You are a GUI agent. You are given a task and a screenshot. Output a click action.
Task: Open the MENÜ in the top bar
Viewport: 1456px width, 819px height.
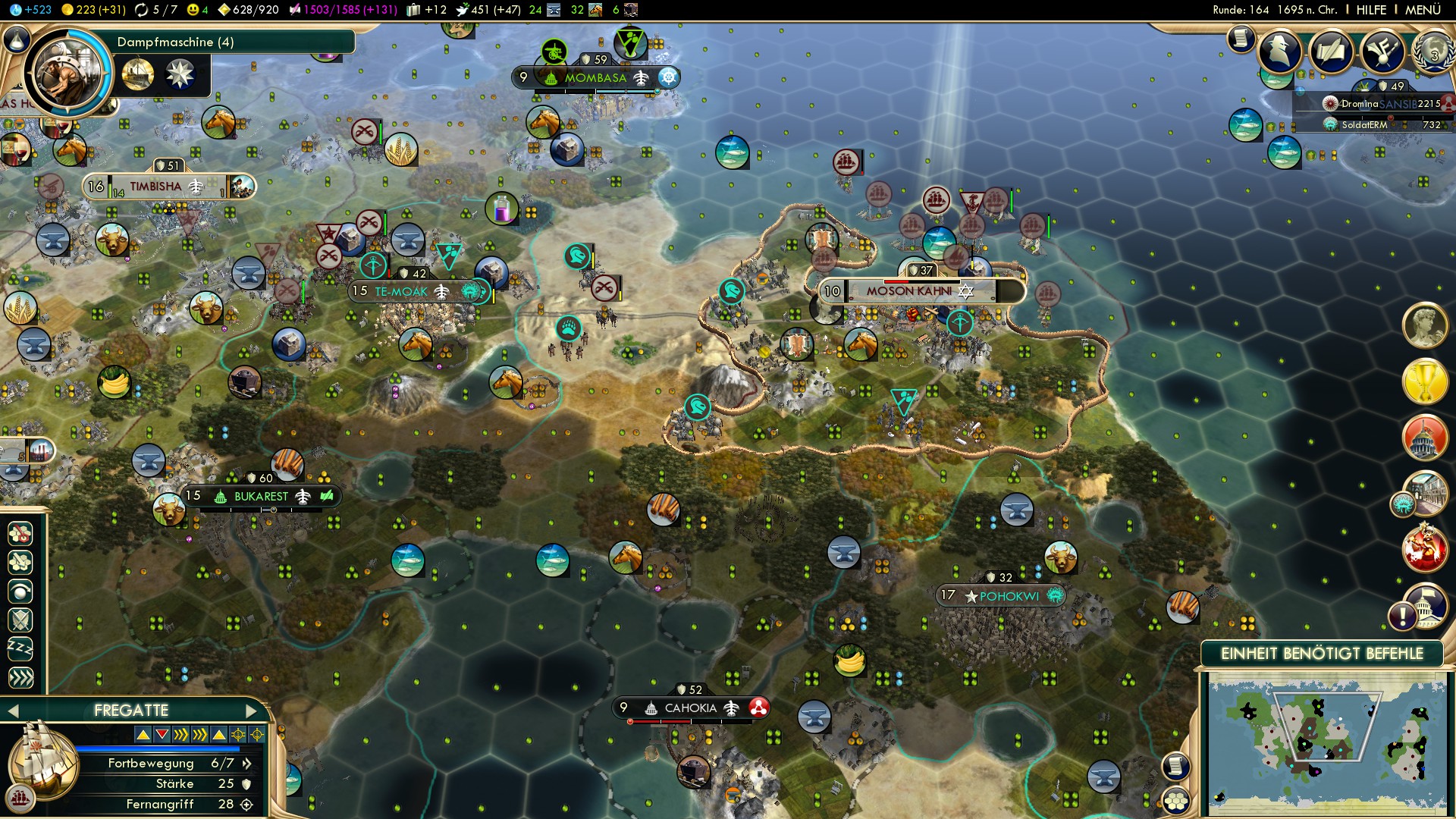pos(1423,10)
